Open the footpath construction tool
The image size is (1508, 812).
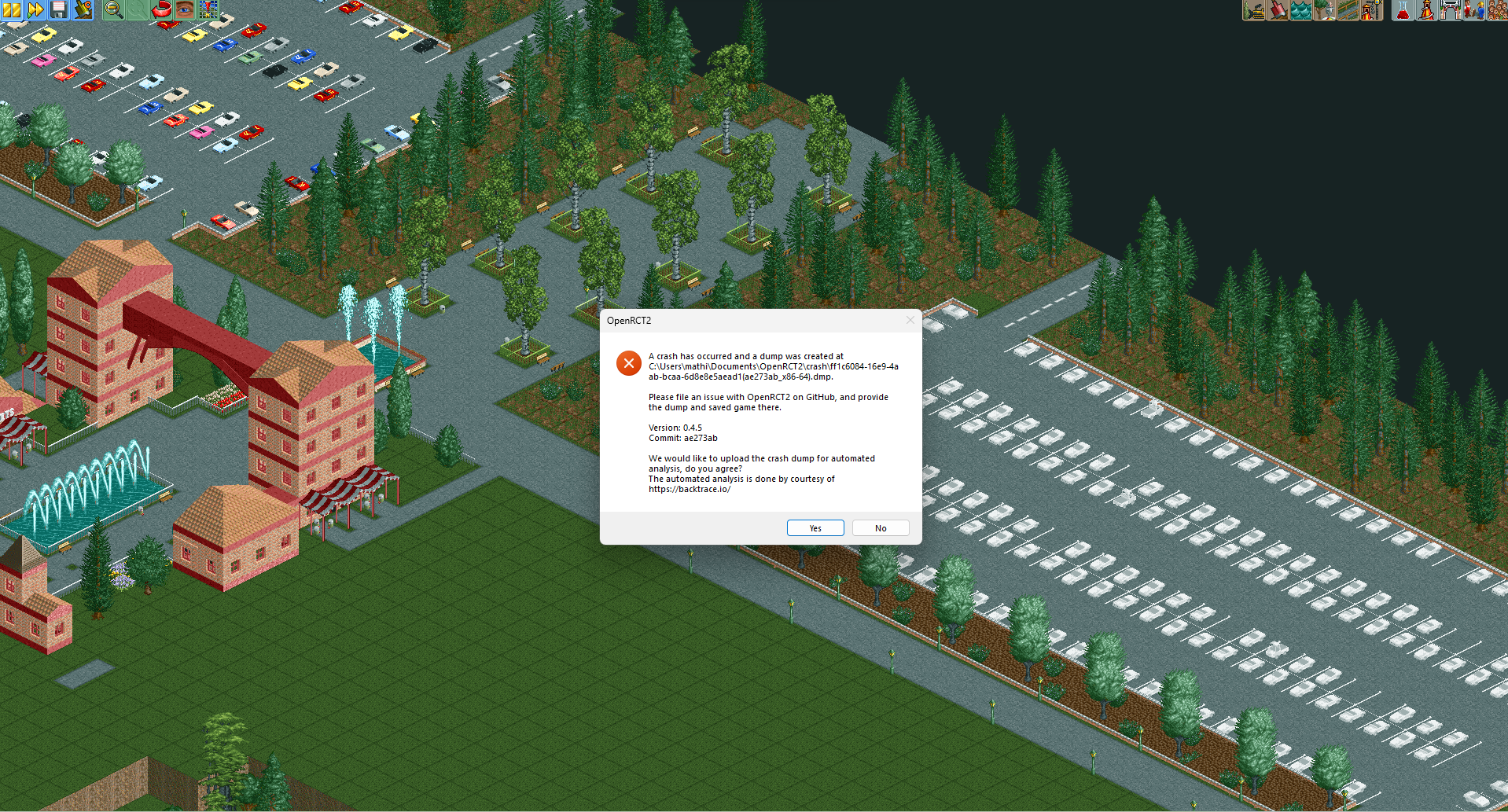1348,10
